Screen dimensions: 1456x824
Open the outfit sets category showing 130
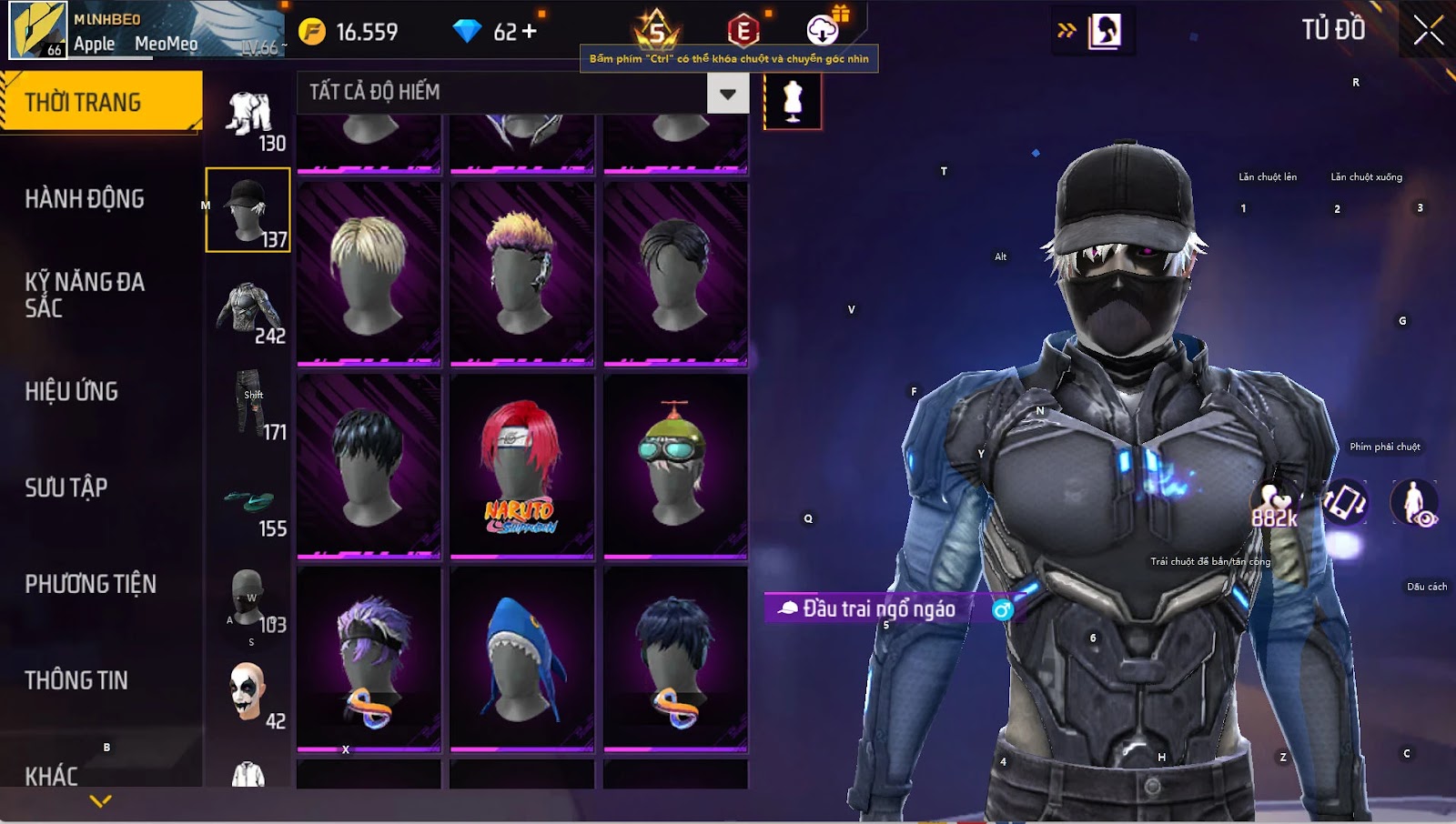click(249, 120)
